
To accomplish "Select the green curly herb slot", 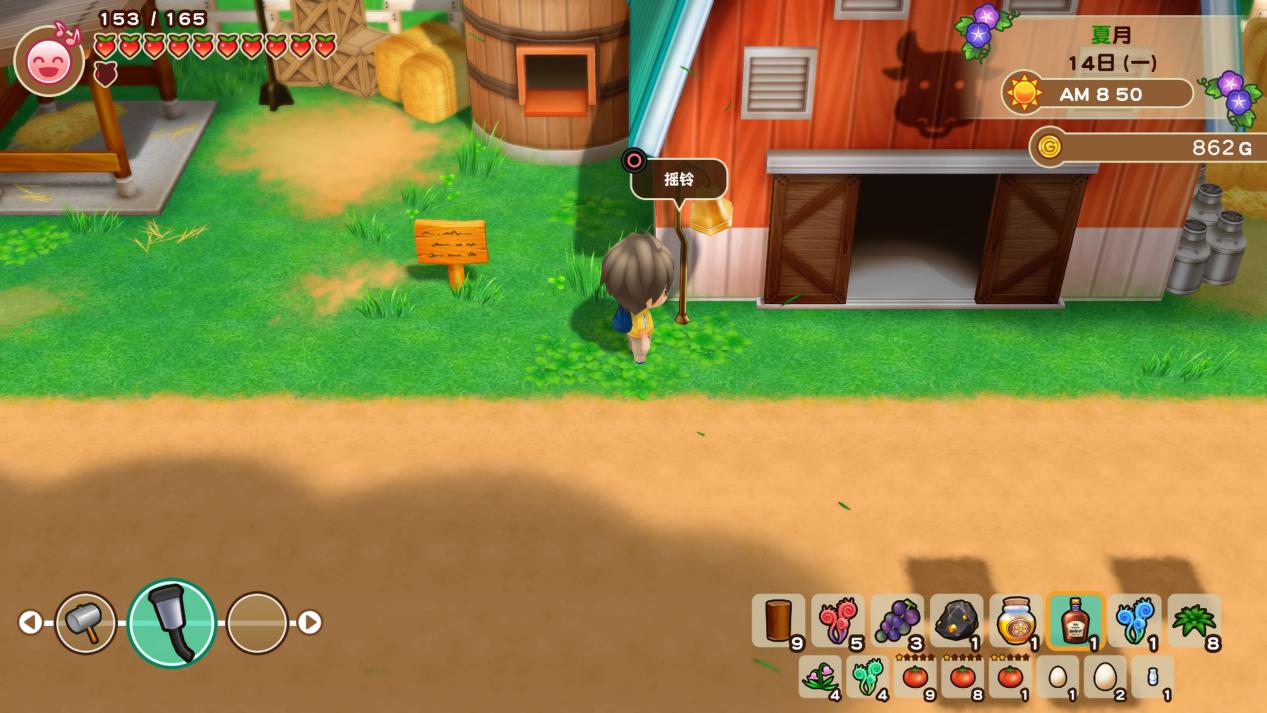I will tap(867, 677).
